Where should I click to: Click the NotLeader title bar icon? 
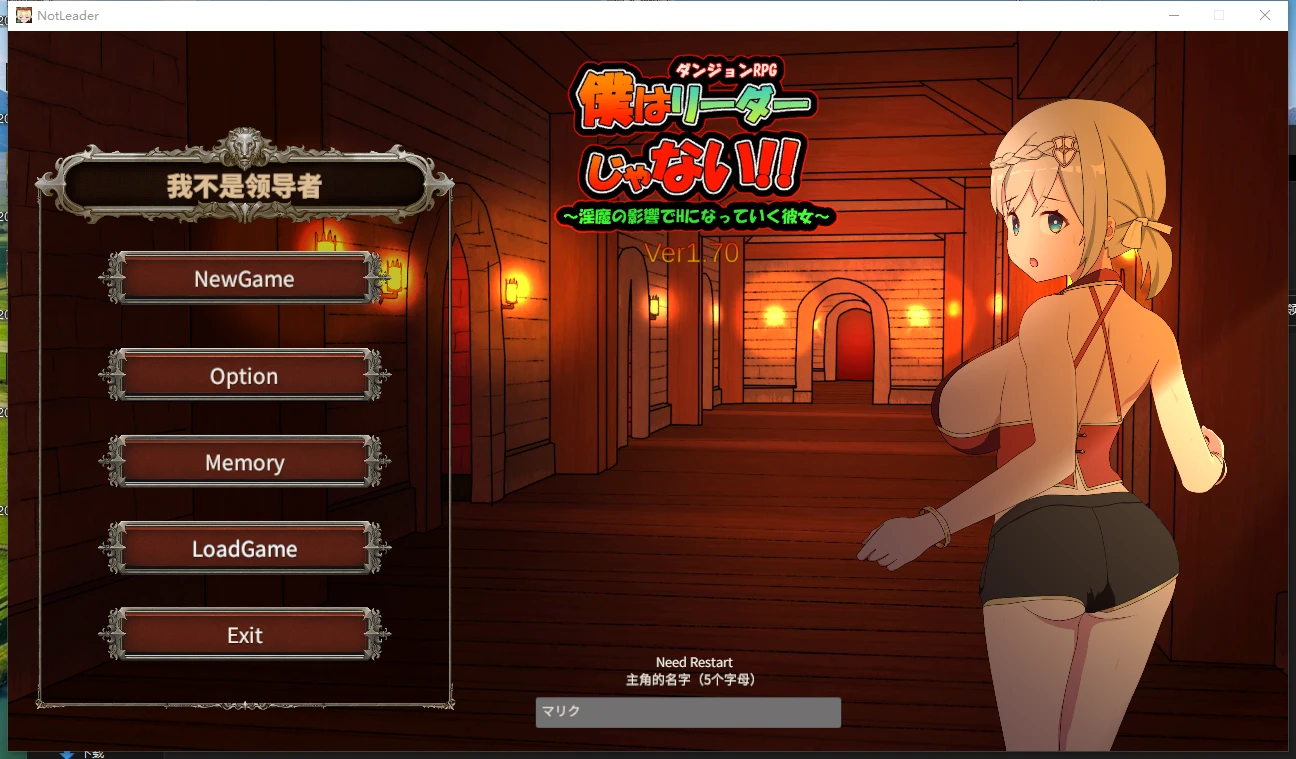click(22, 14)
